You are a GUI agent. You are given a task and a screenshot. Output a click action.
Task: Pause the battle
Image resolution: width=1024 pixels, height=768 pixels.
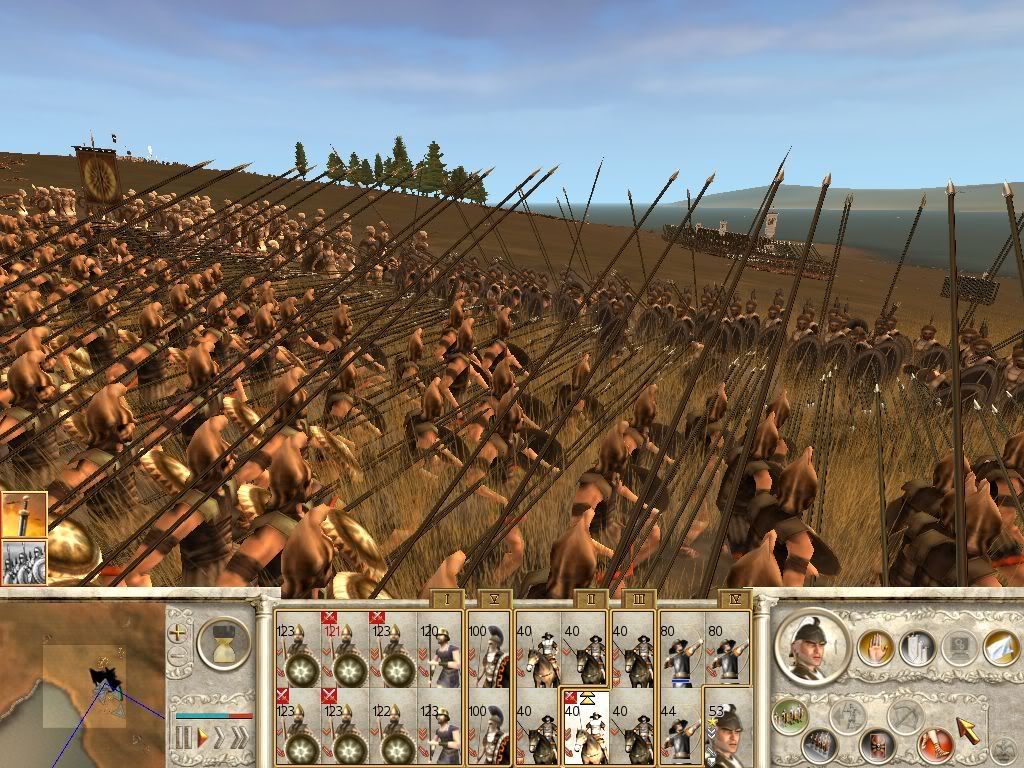pos(184,739)
